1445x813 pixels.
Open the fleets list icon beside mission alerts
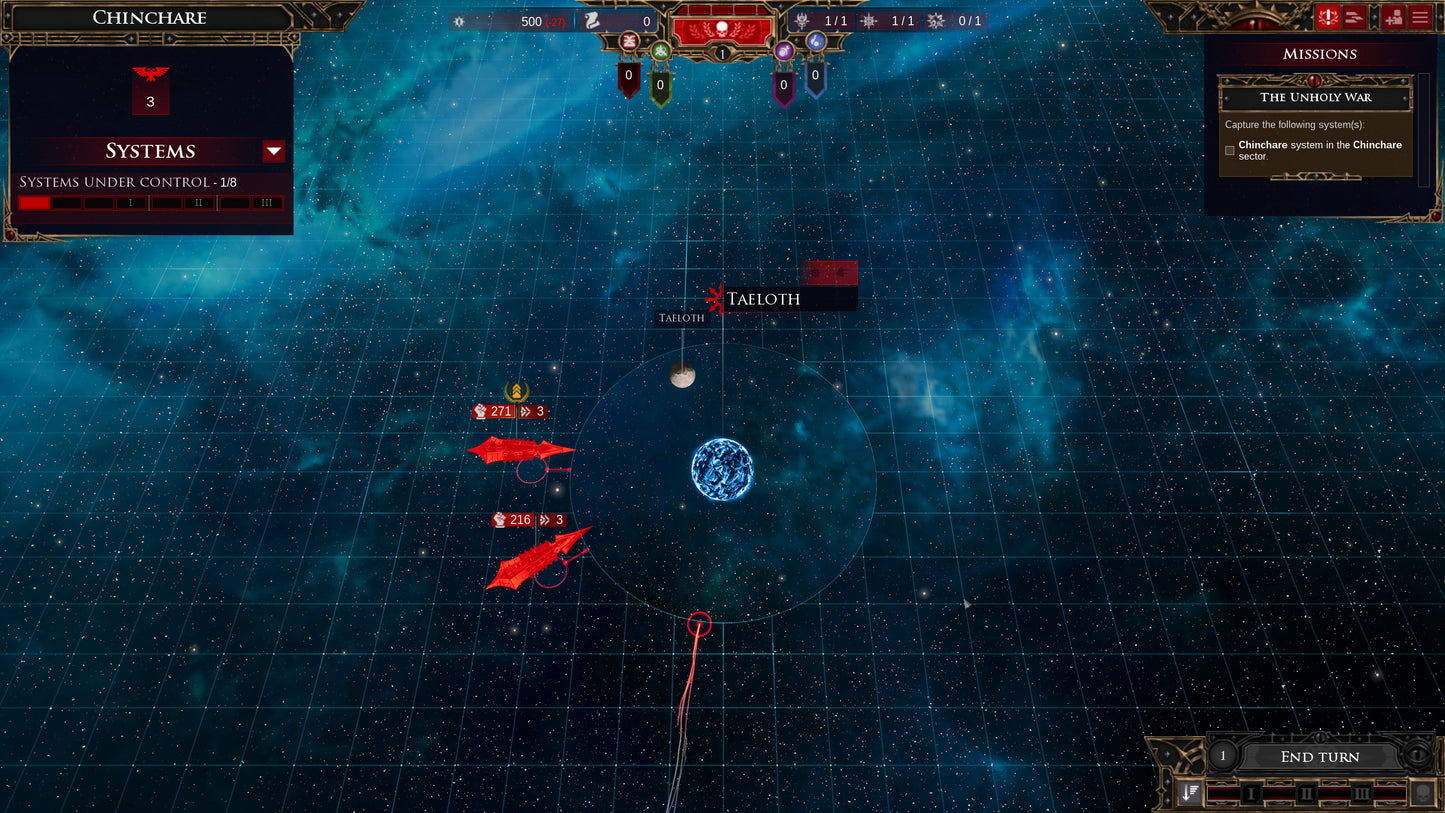[x=1355, y=17]
